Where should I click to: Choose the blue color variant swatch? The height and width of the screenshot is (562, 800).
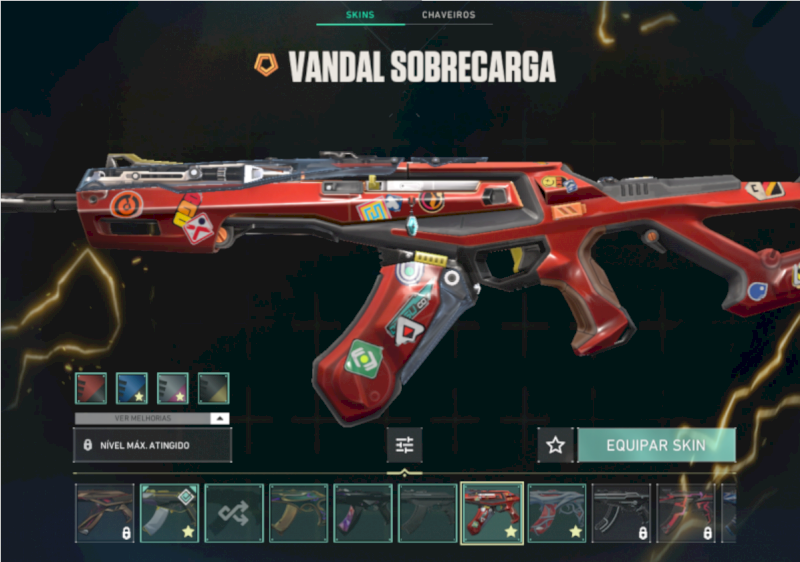pos(132,388)
